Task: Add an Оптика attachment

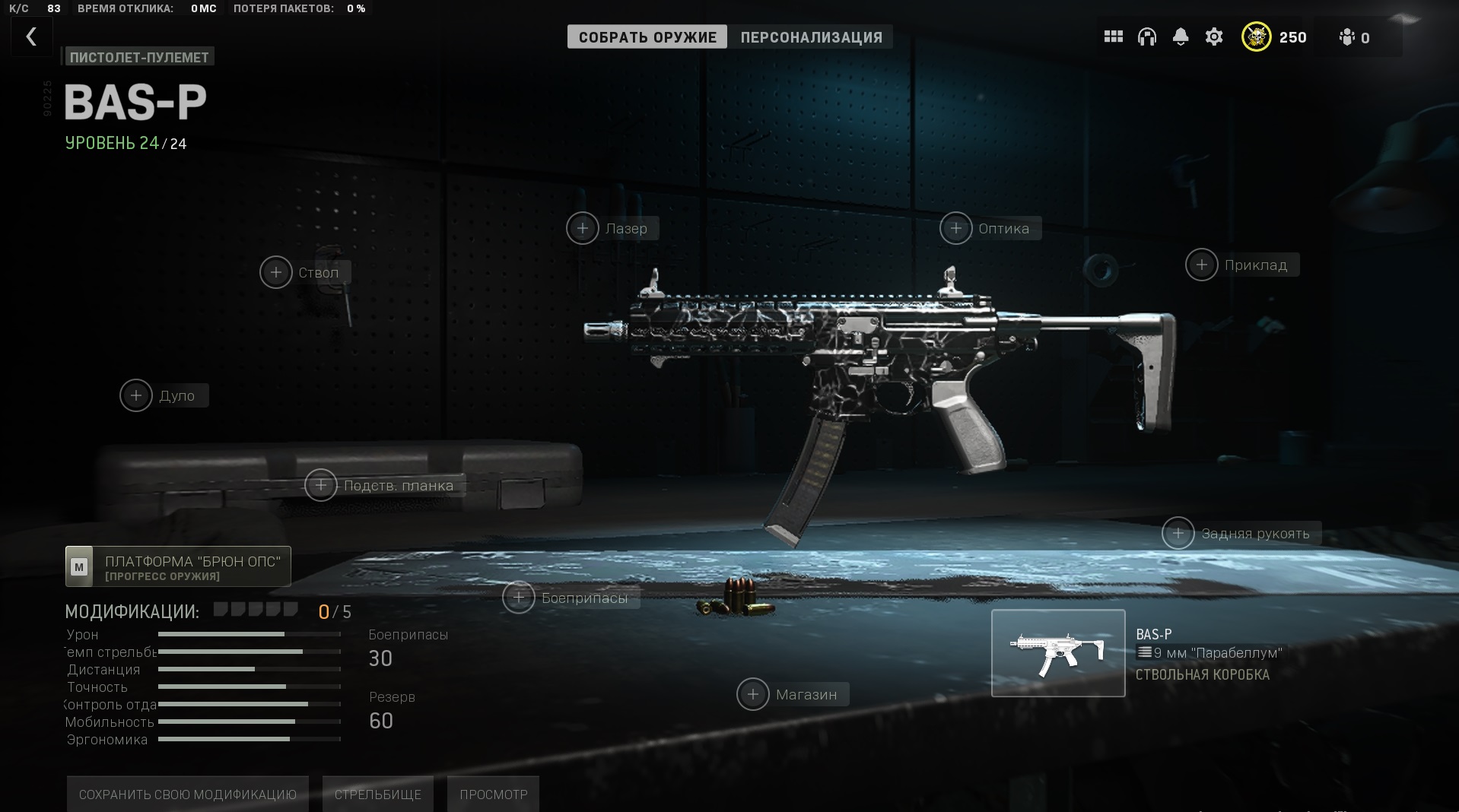Action: [x=956, y=228]
